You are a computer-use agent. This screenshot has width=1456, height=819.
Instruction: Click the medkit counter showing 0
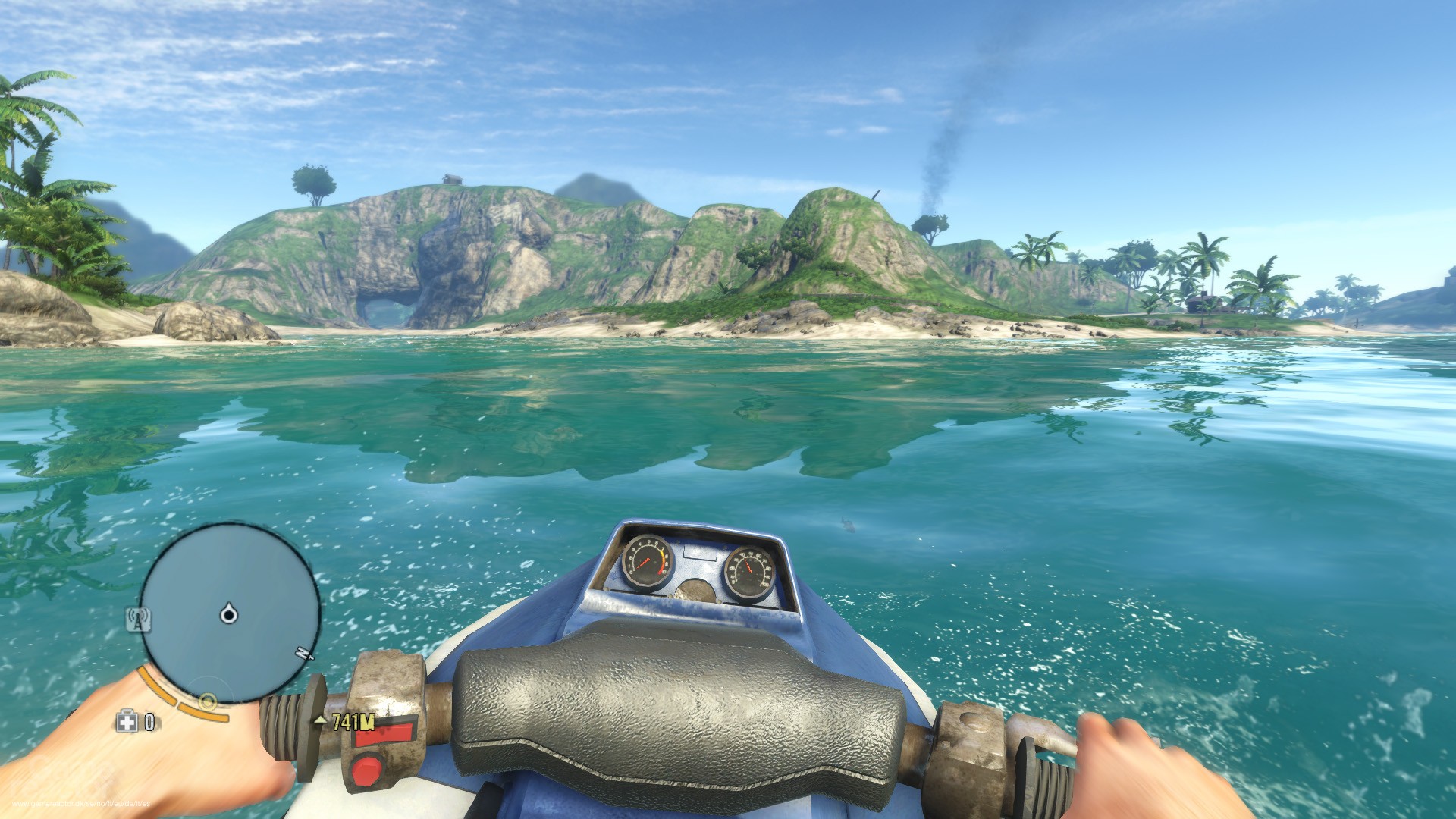pyautogui.click(x=149, y=722)
